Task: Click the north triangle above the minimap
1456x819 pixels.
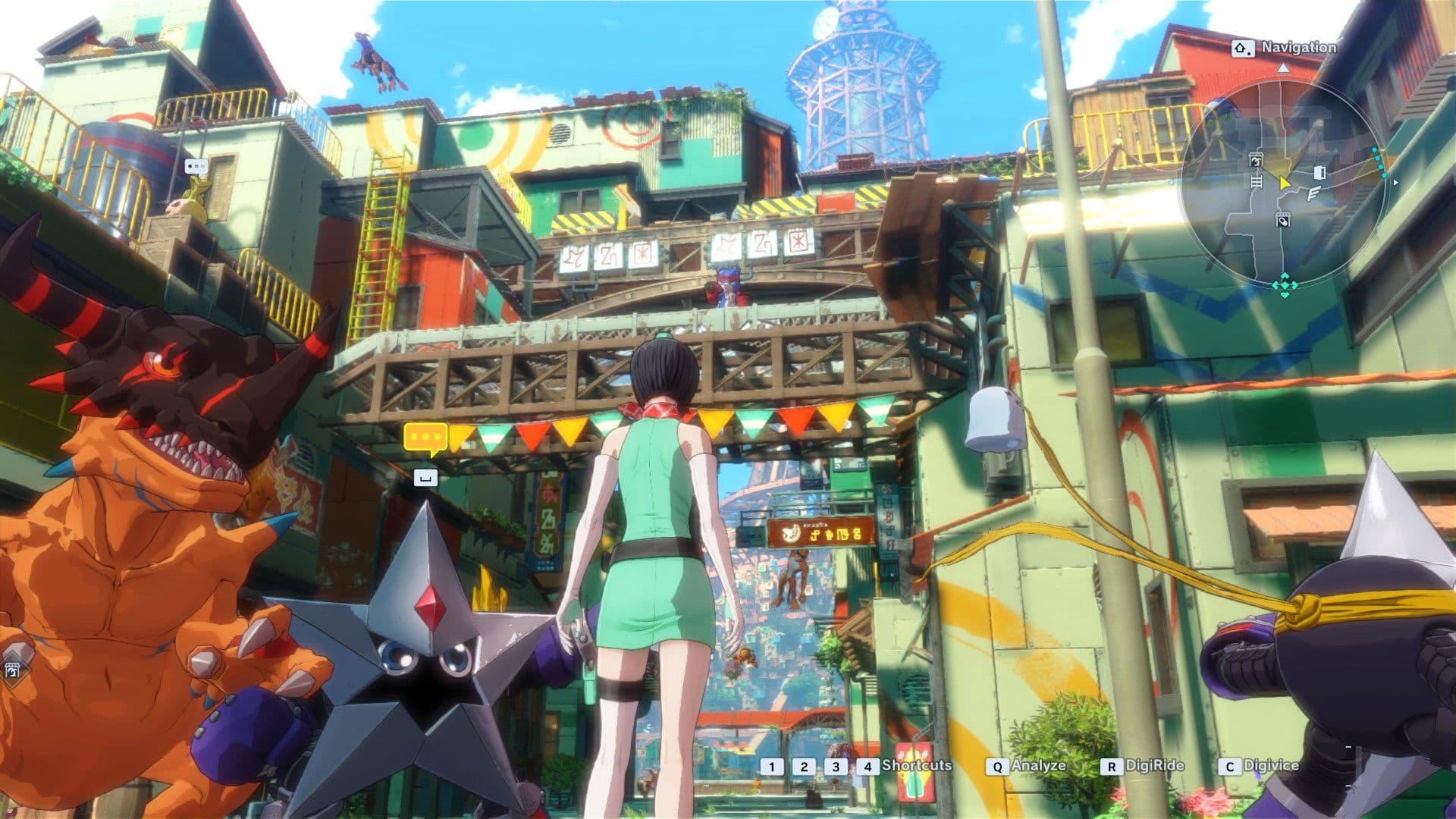Action: (x=1284, y=68)
